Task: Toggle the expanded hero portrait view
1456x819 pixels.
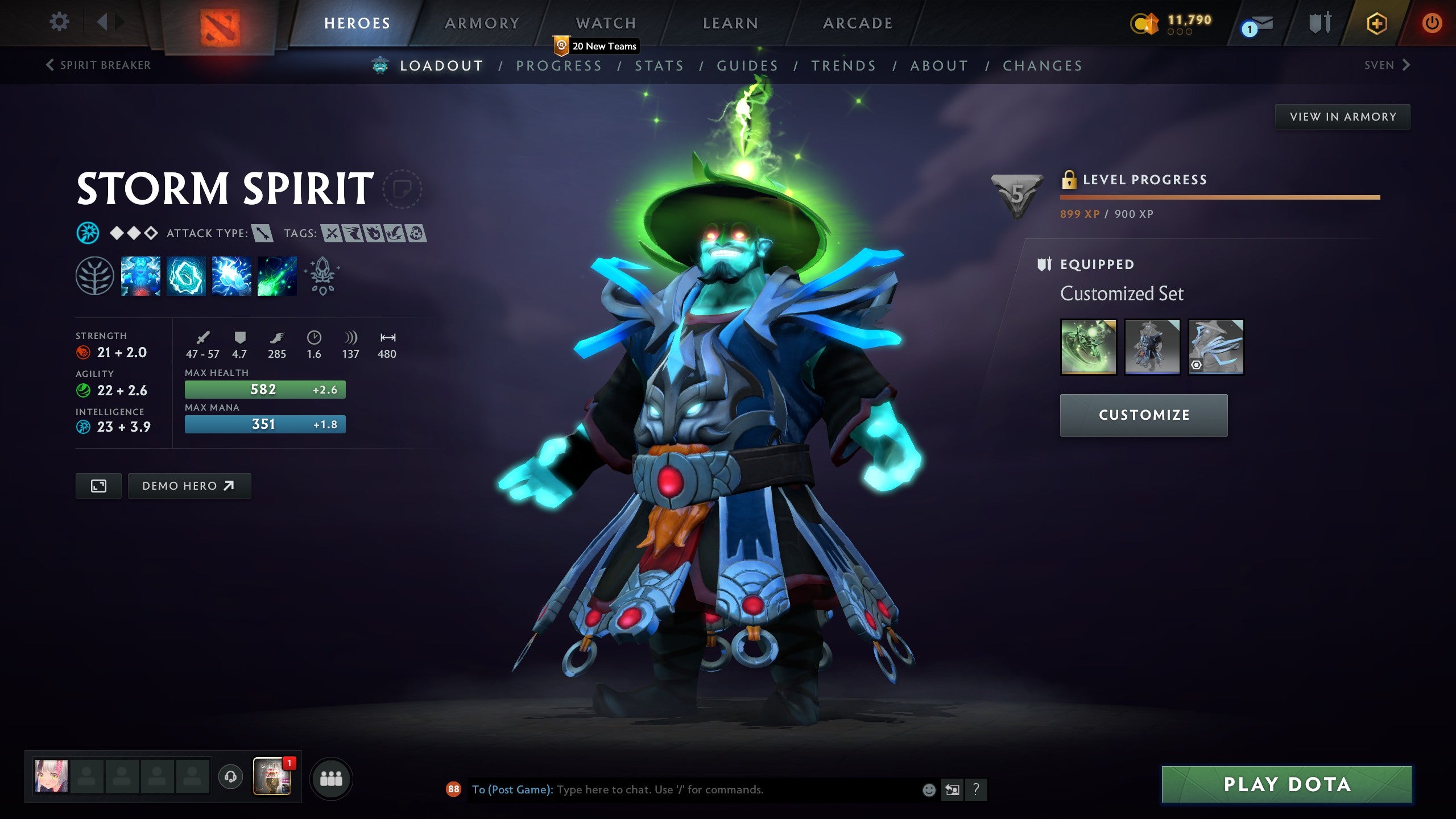Action: tap(98, 486)
